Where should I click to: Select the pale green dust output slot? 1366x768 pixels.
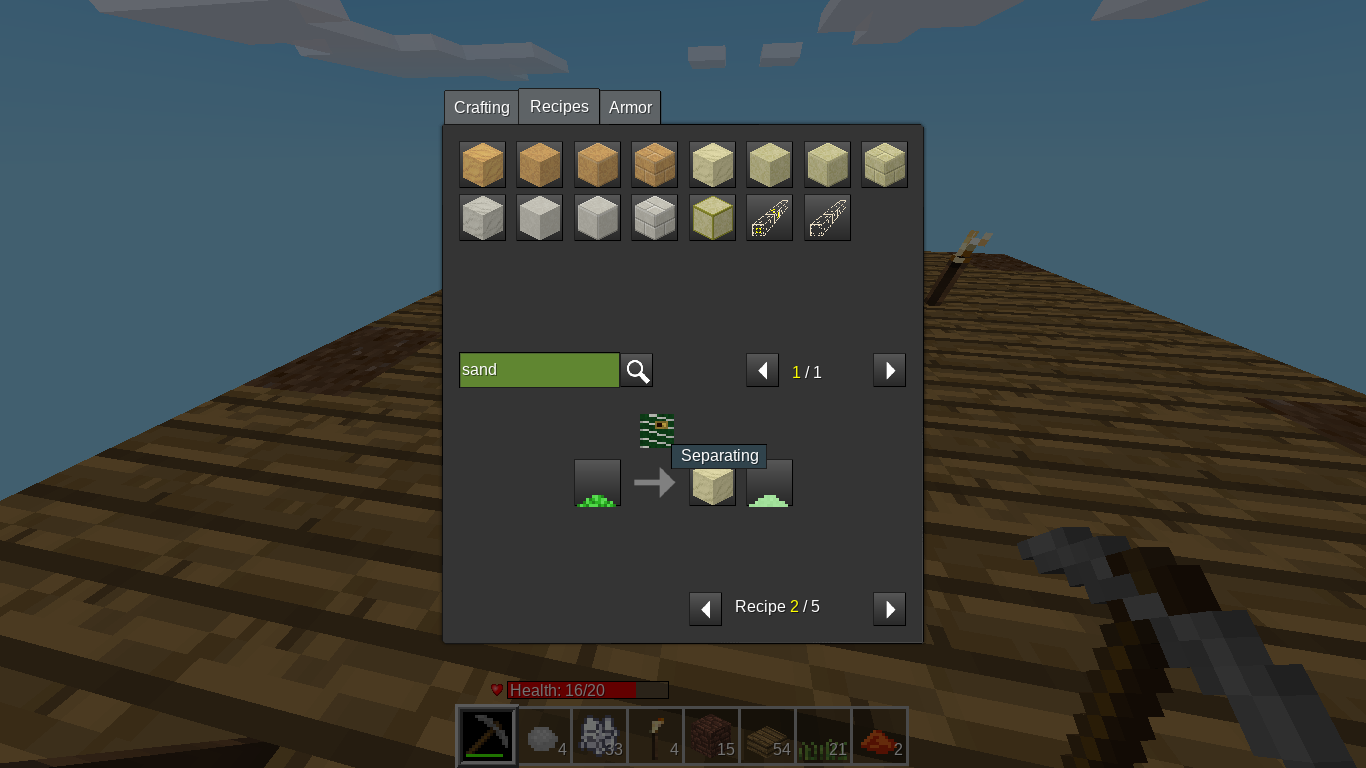click(769, 483)
